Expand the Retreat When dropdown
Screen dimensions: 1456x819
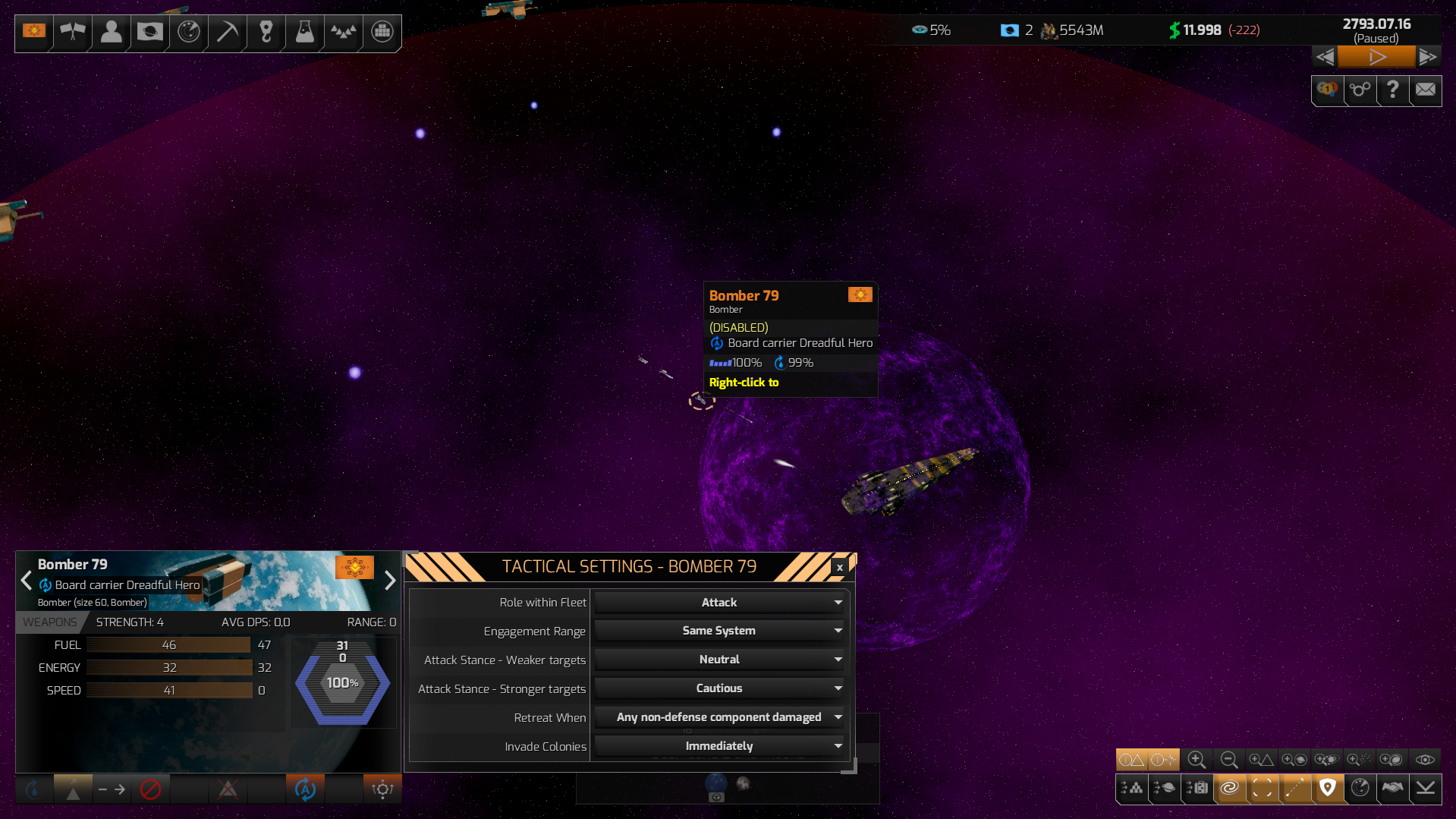[x=719, y=717]
